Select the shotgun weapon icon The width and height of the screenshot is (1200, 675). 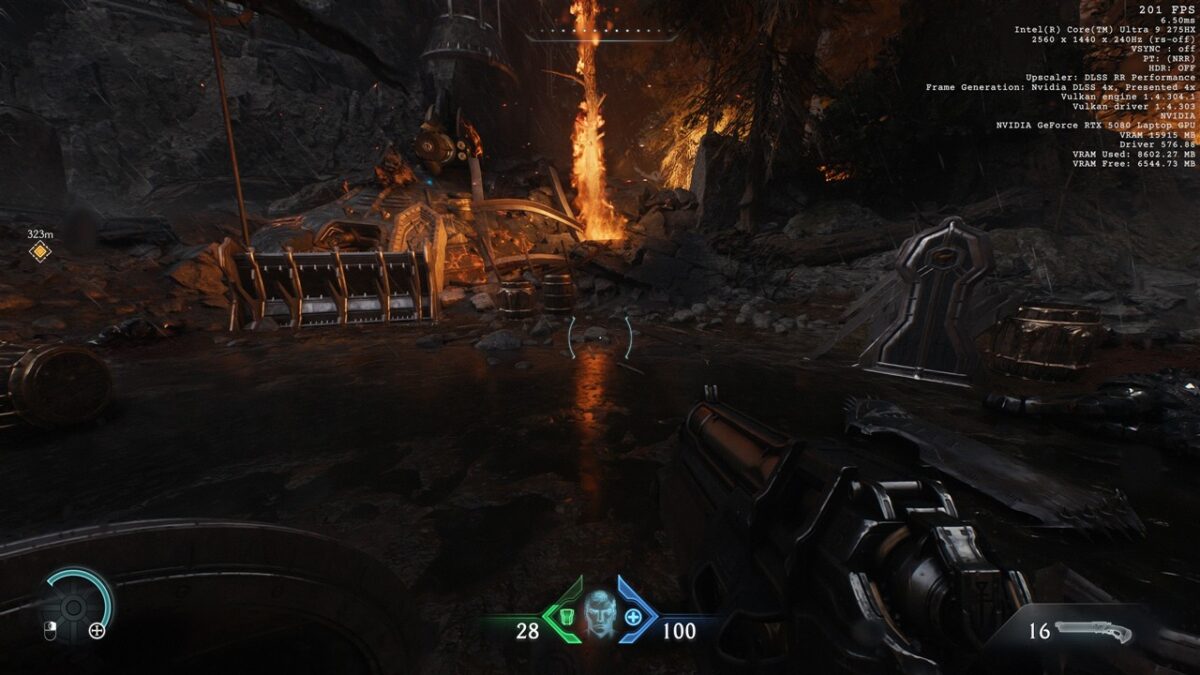(1092, 632)
